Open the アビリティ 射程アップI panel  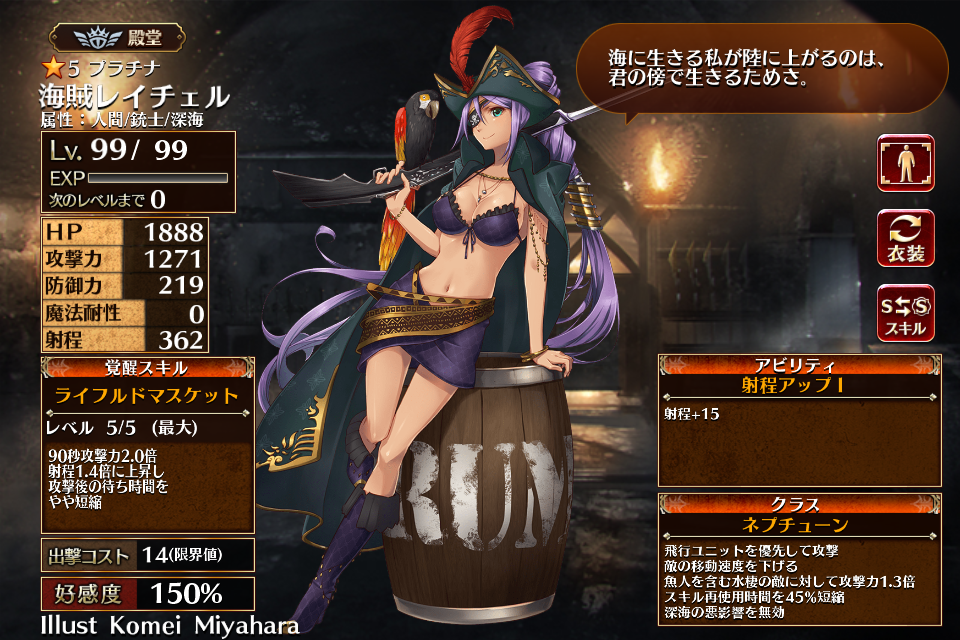tap(799, 418)
